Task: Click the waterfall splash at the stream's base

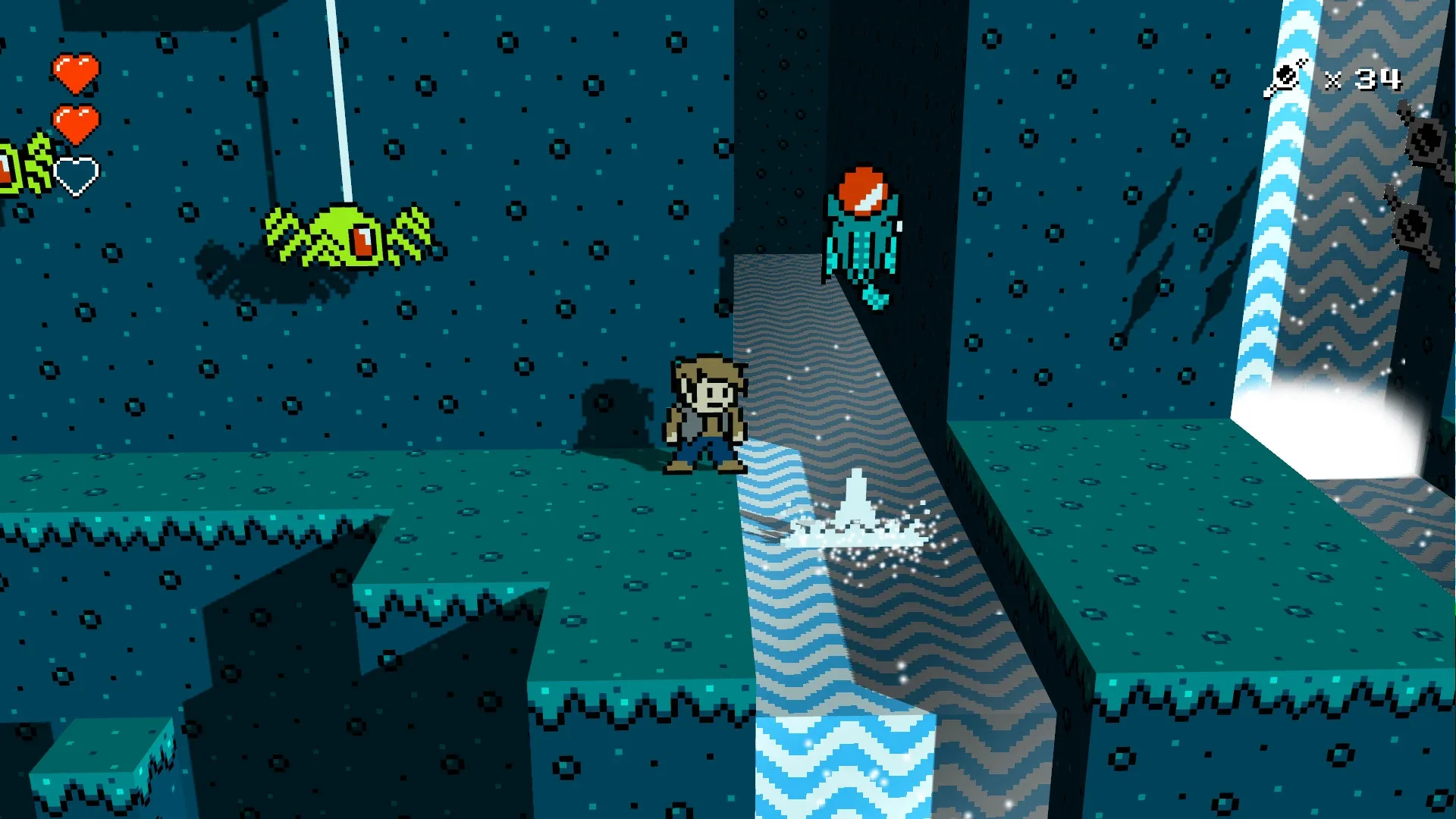Action: point(857,523)
